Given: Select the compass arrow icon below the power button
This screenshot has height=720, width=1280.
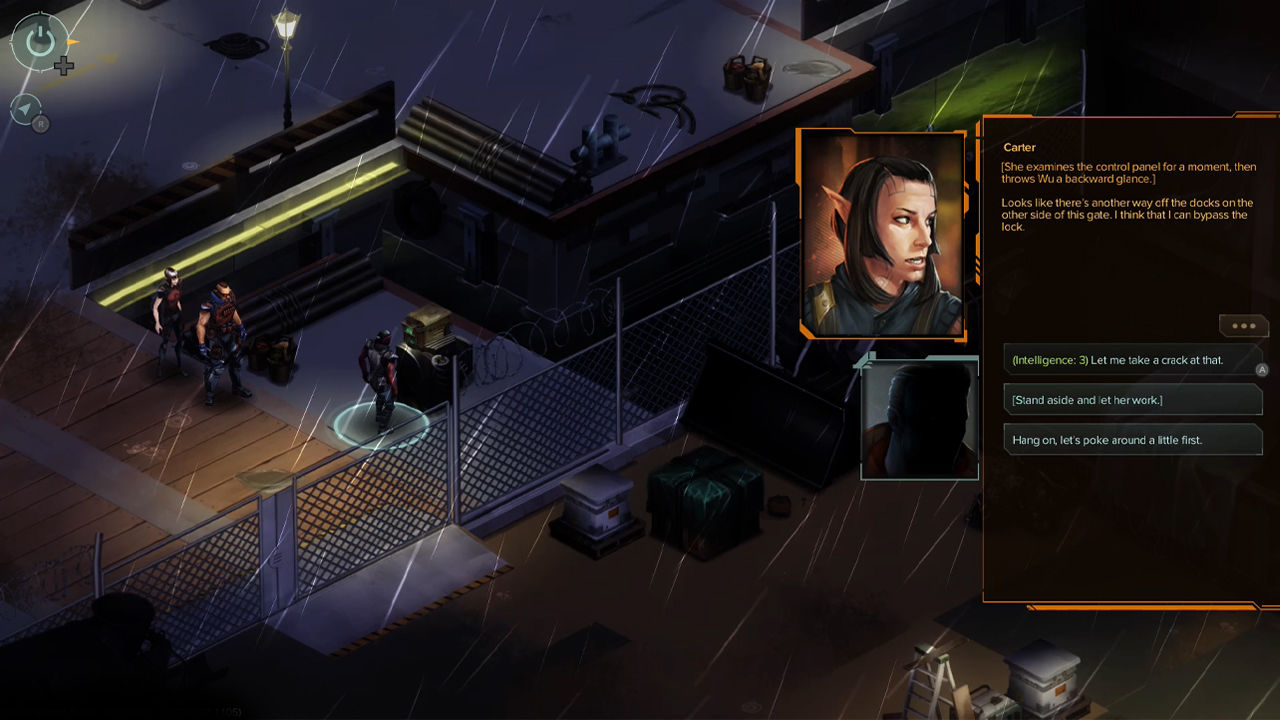Looking at the screenshot, I should (x=25, y=110).
